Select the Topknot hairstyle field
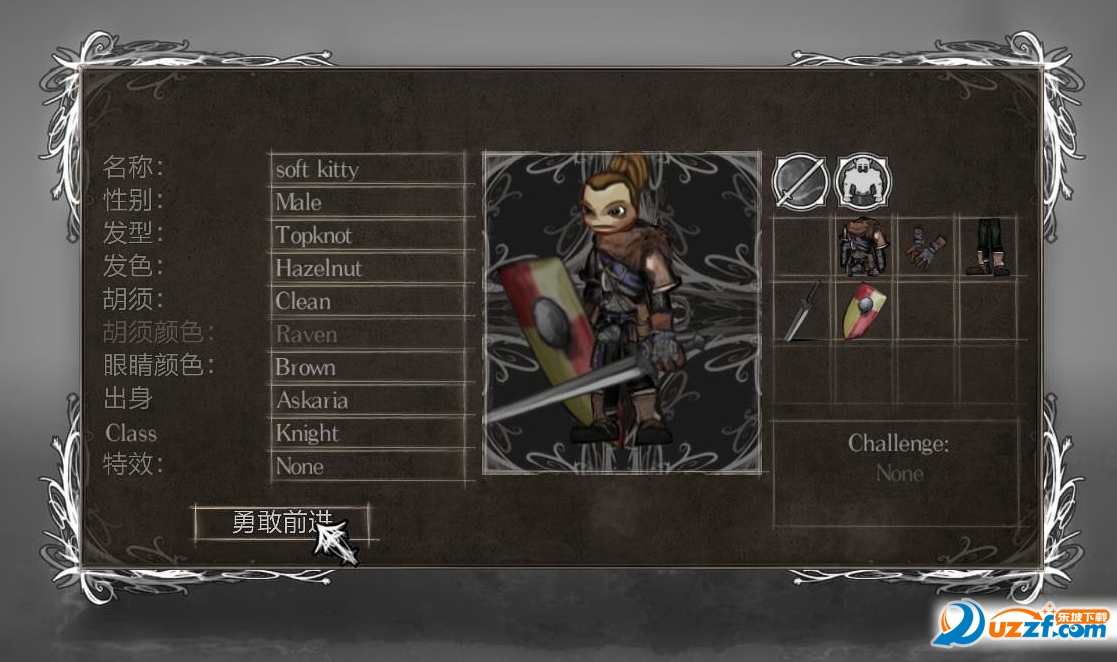This screenshot has width=1117, height=662. 368,235
